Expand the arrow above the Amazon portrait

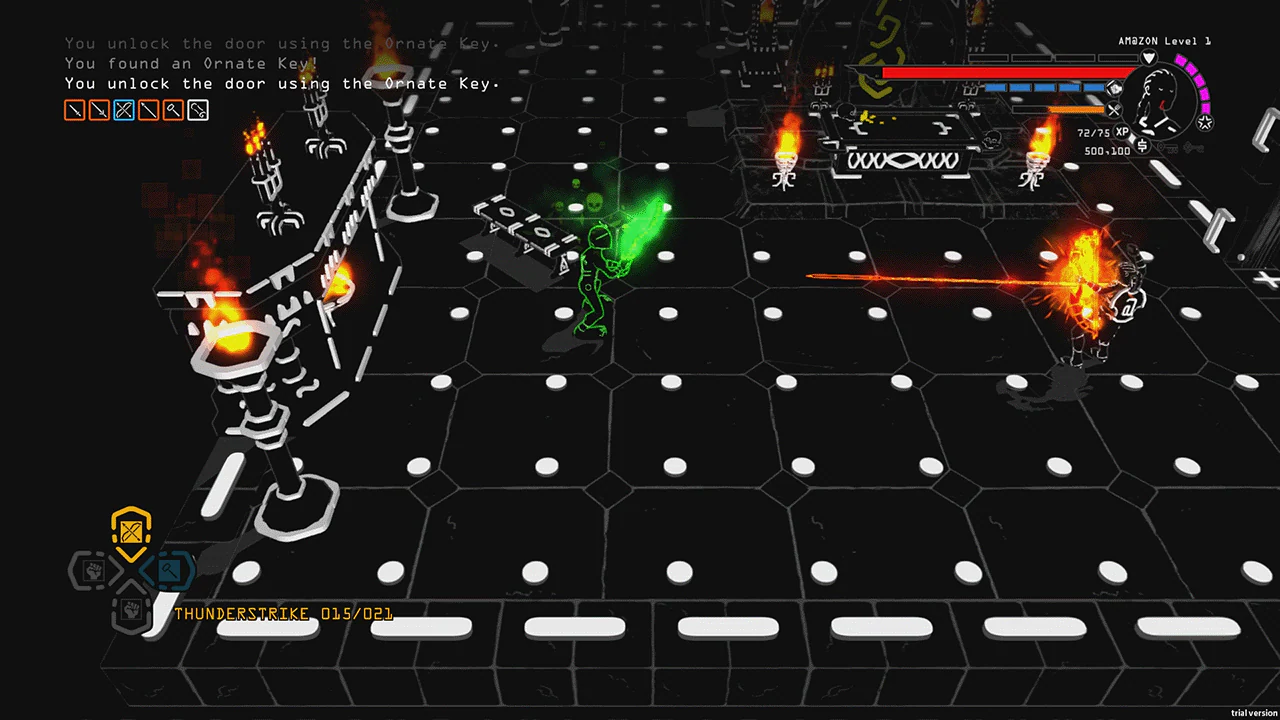[1149, 57]
